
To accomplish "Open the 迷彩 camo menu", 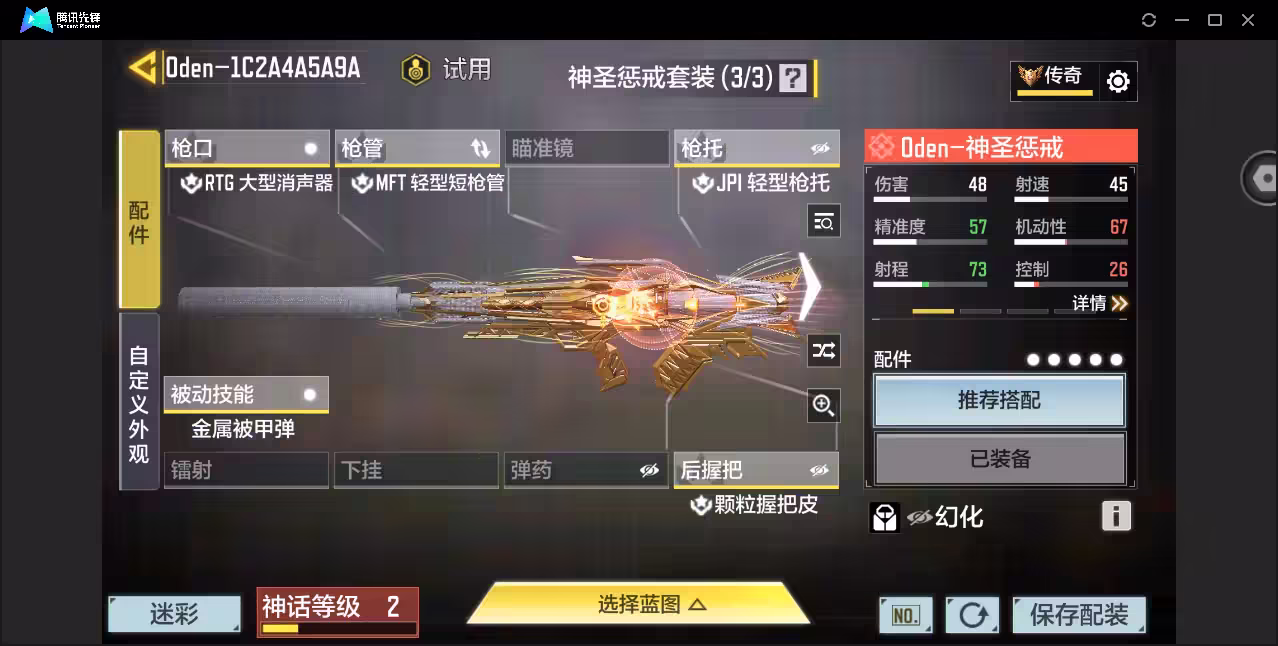I will tap(174, 614).
